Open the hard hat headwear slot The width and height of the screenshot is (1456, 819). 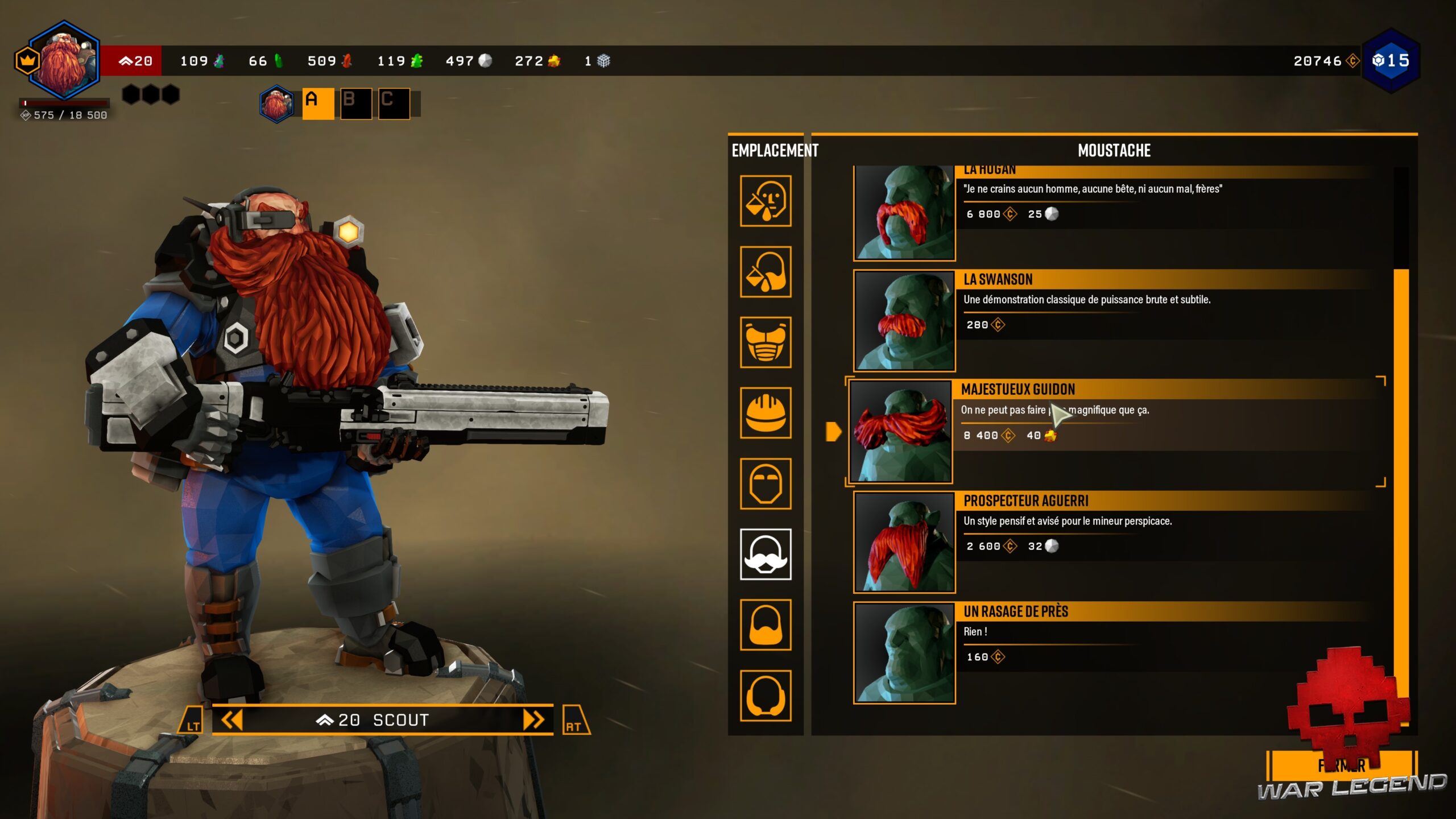[766, 413]
